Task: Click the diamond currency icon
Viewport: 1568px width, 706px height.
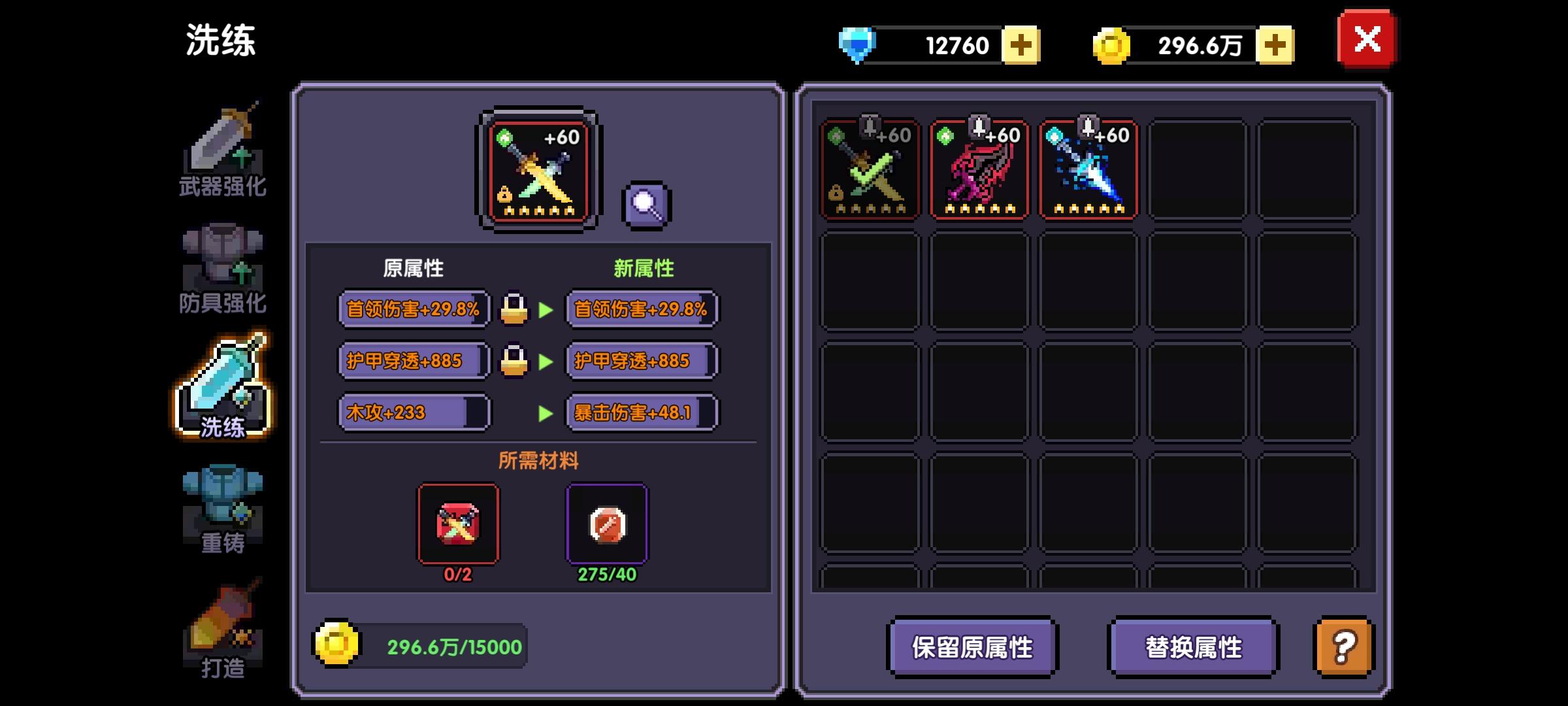Action: (x=856, y=44)
